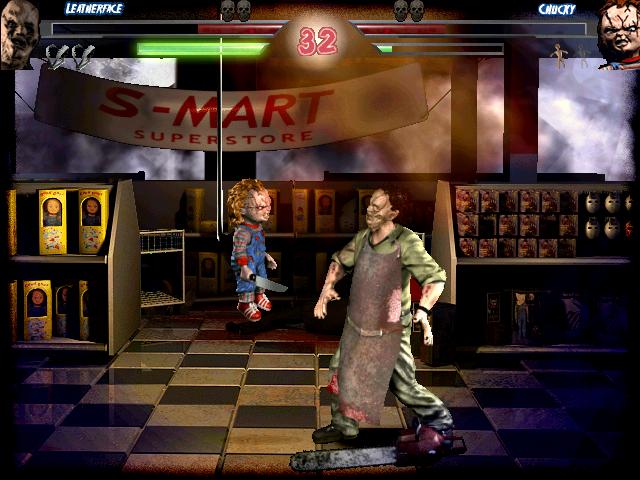
Task: Select the hook icons beneath Leatherface's portrait
Action: coord(70,57)
